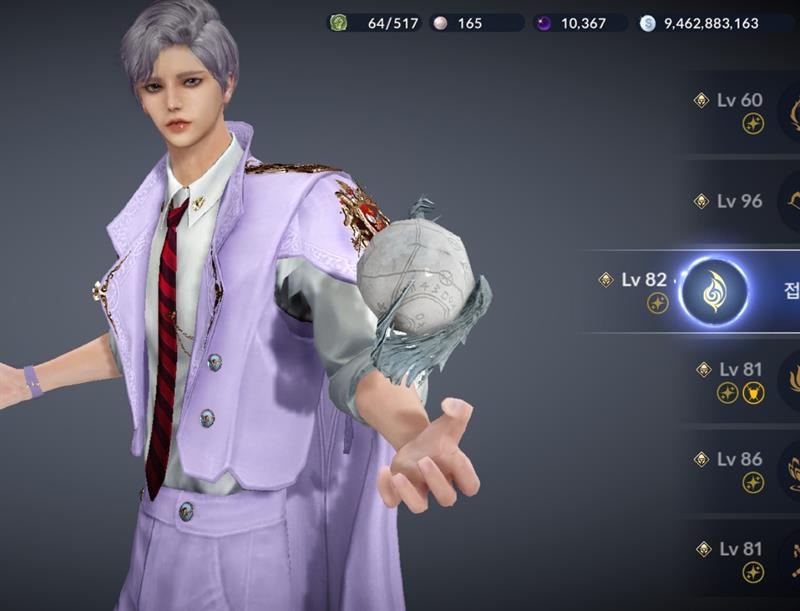Click the Korean connect button beside the flame emblem
Screen dimensions: 800x611
coord(787,291)
